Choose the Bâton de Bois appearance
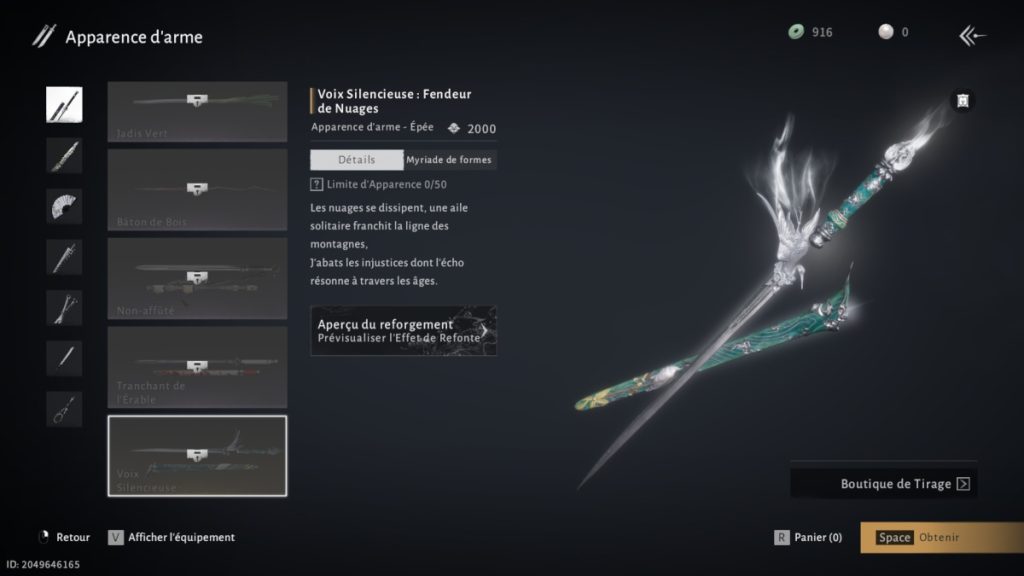Viewport: 1024px width, 576px height. point(197,190)
